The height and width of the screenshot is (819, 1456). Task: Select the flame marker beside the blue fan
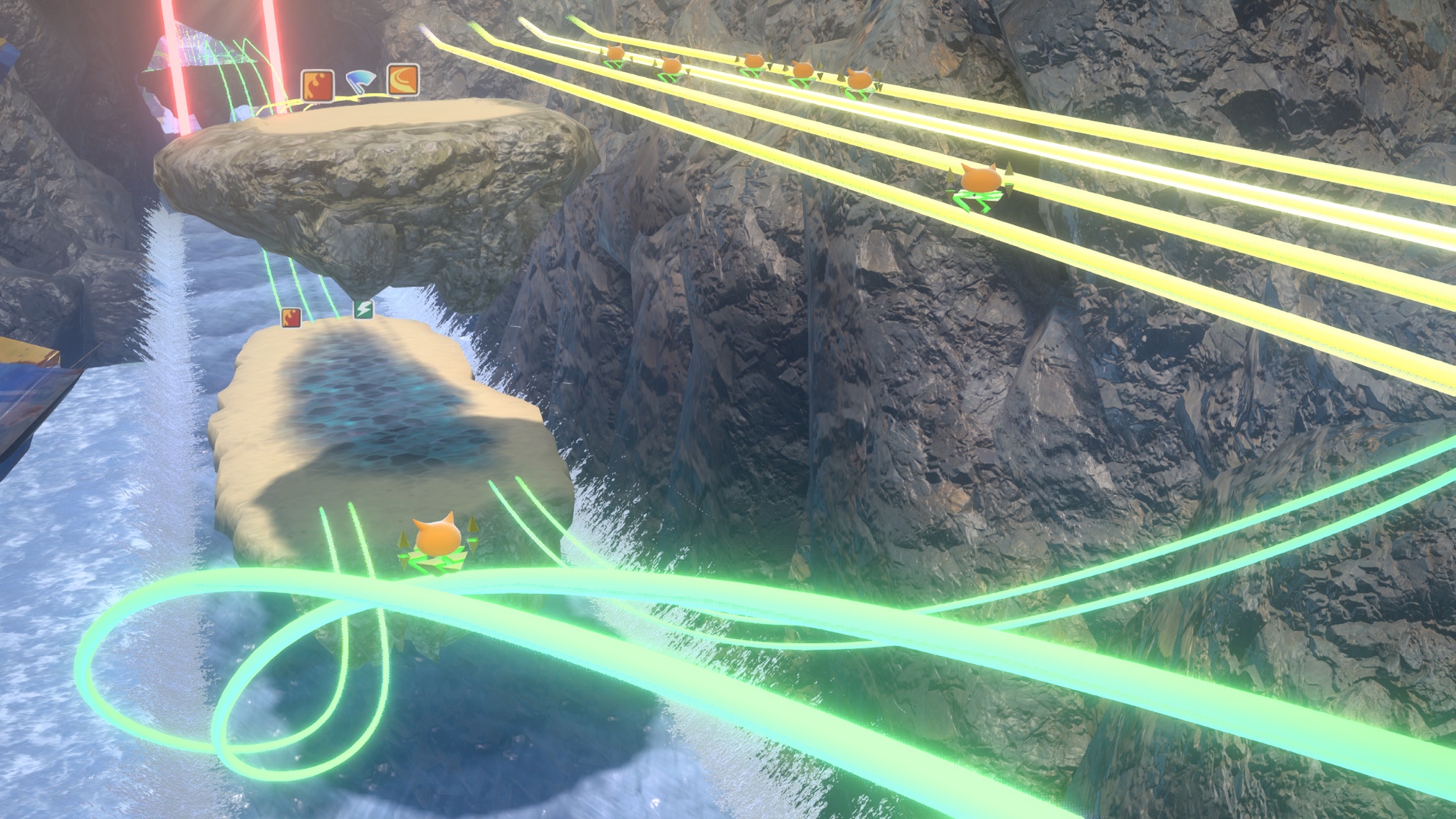coord(317,86)
